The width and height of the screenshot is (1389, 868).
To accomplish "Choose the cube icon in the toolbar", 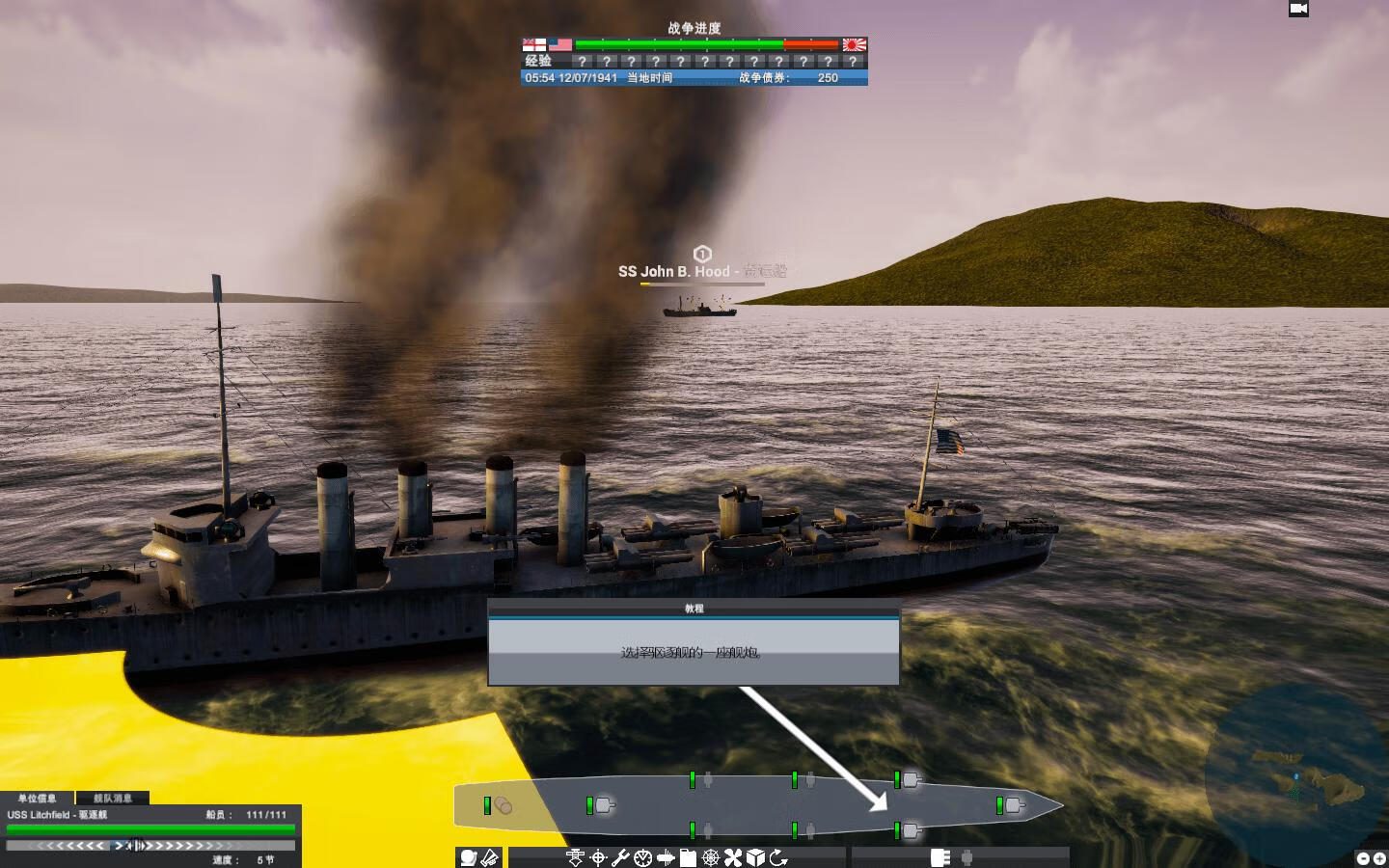I will (x=756, y=857).
